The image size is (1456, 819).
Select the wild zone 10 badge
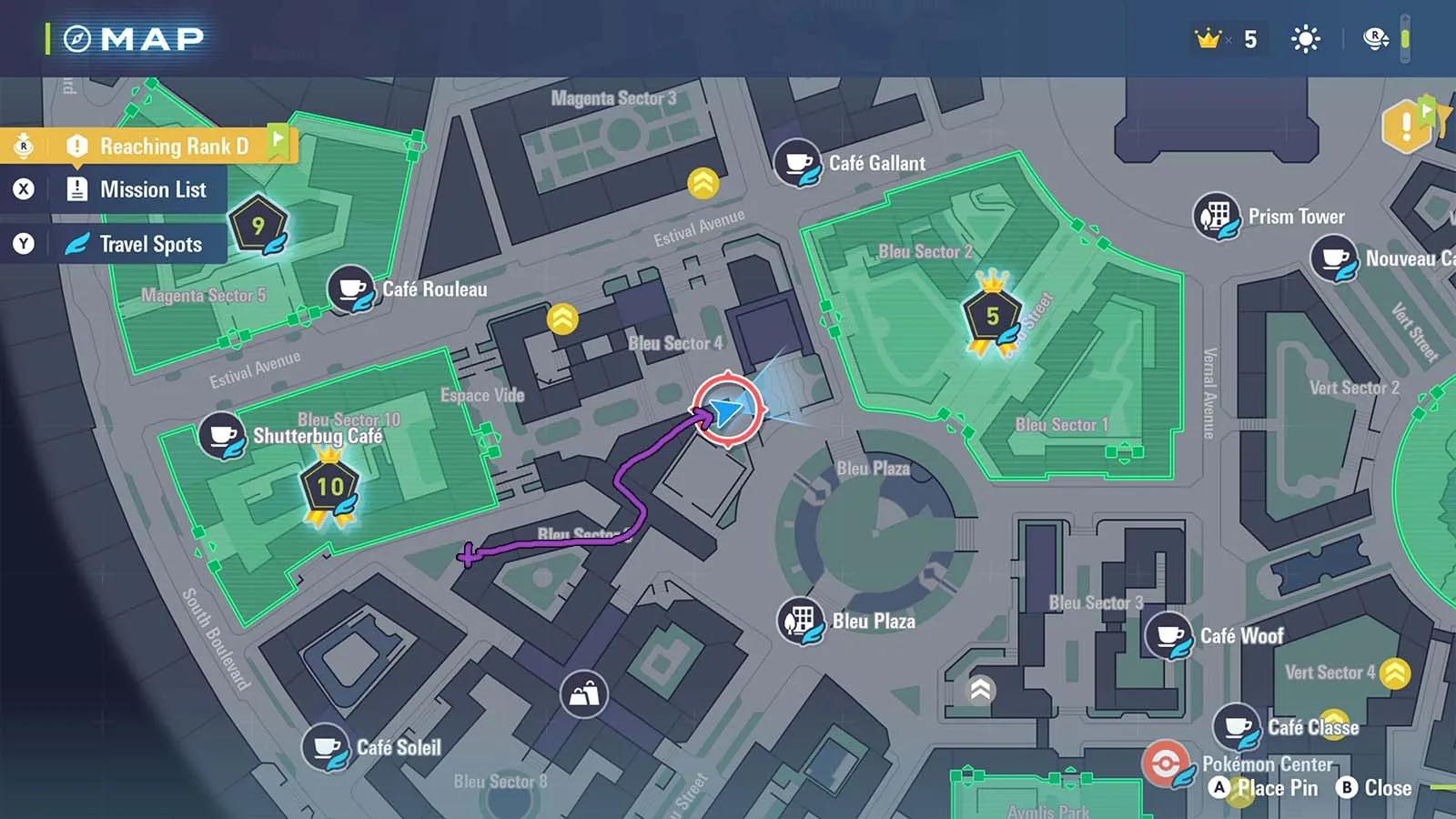pyautogui.click(x=329, y=487)
